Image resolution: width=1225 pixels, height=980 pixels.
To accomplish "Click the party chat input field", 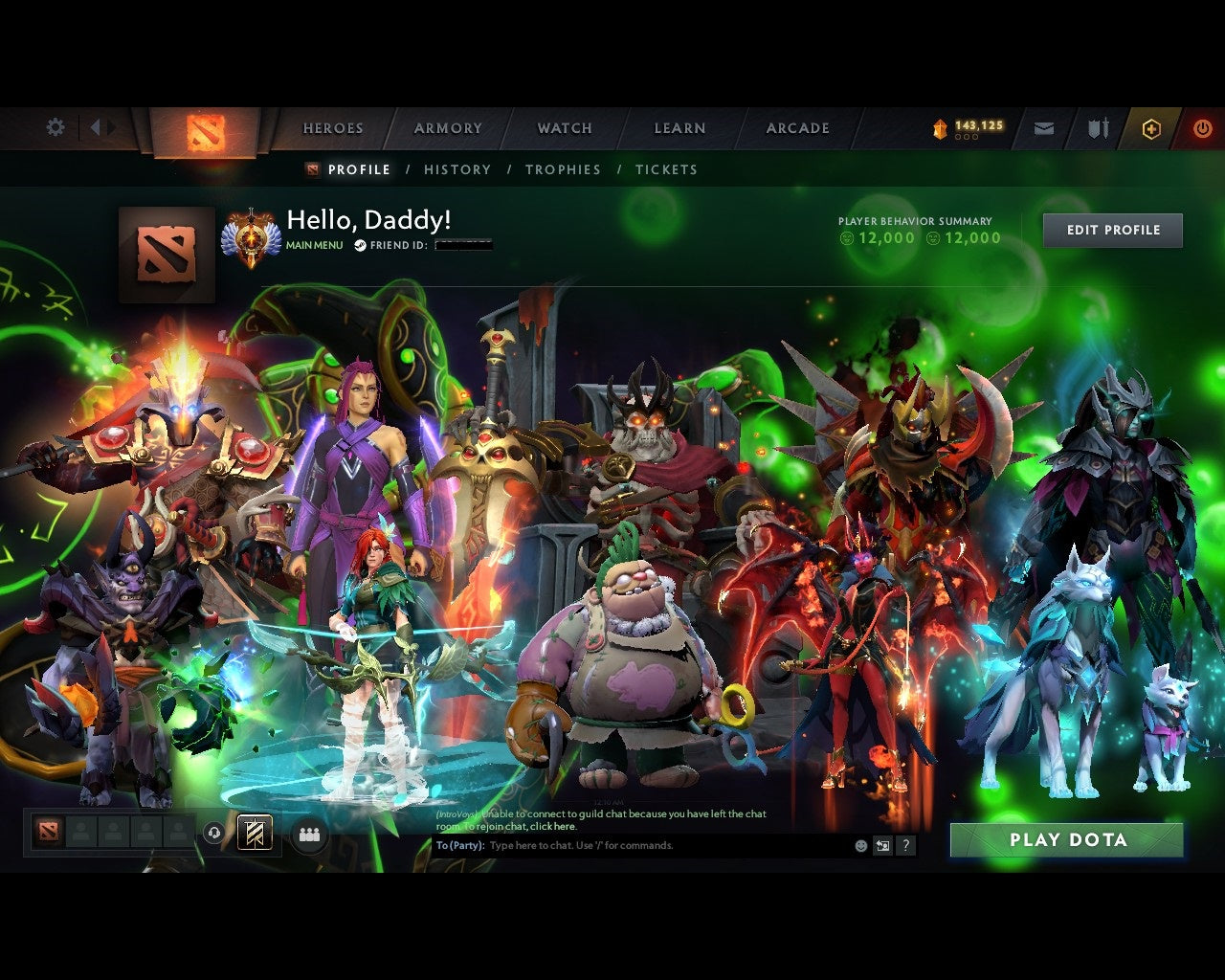I will 622,845.
